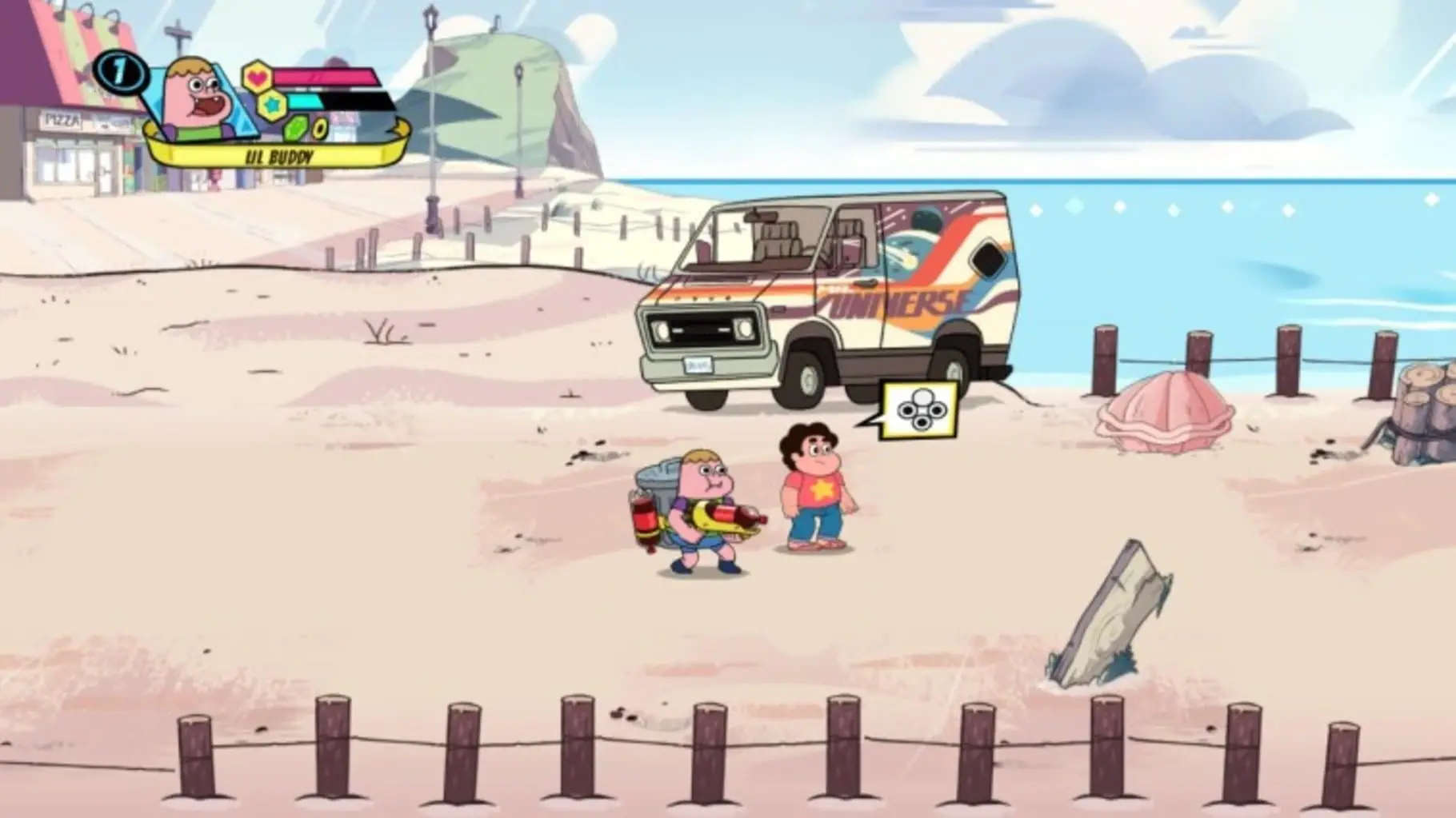Click the heart health icon in the HUD
This screenshot has height=818, width=1456.
[x=258, y=77]
